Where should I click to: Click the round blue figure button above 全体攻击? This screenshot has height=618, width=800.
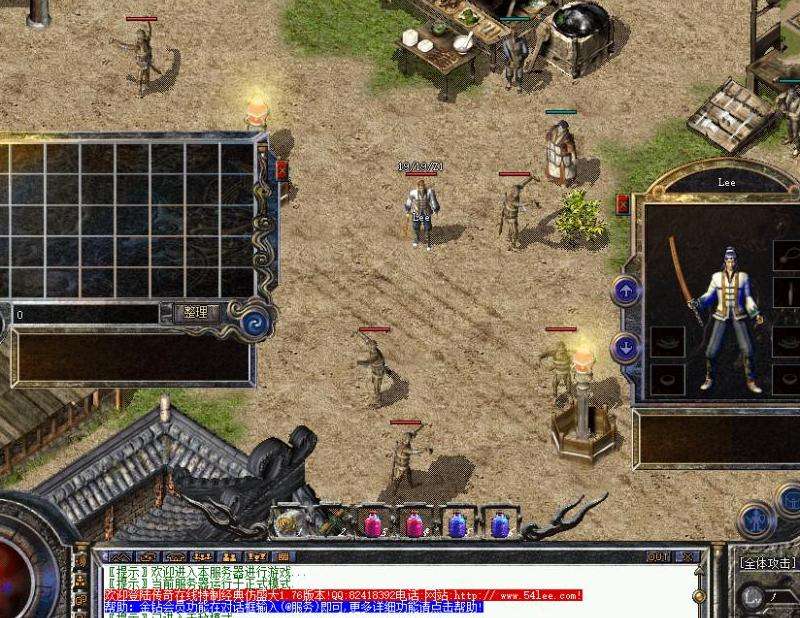(756, 520)
